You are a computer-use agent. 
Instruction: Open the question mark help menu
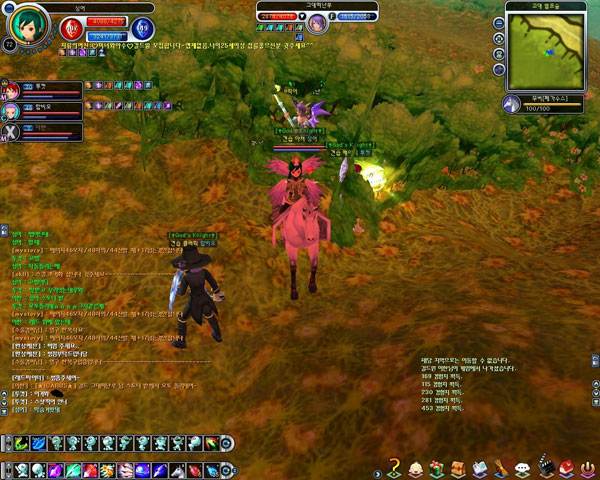tap(395, 466)
